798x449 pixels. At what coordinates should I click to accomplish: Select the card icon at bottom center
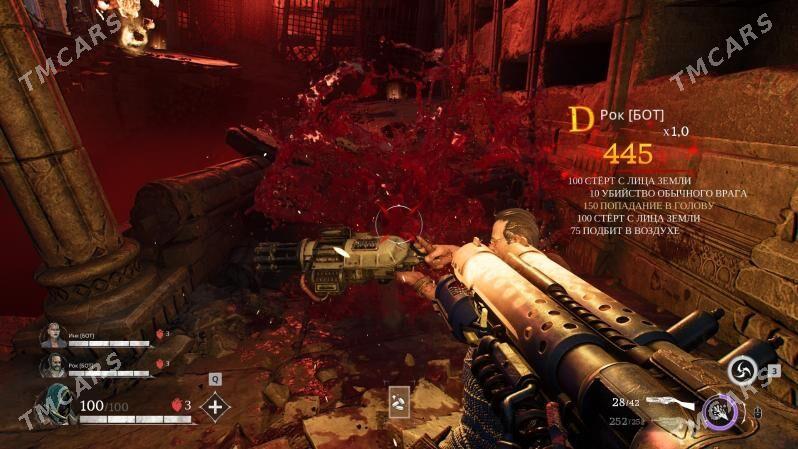399,401
